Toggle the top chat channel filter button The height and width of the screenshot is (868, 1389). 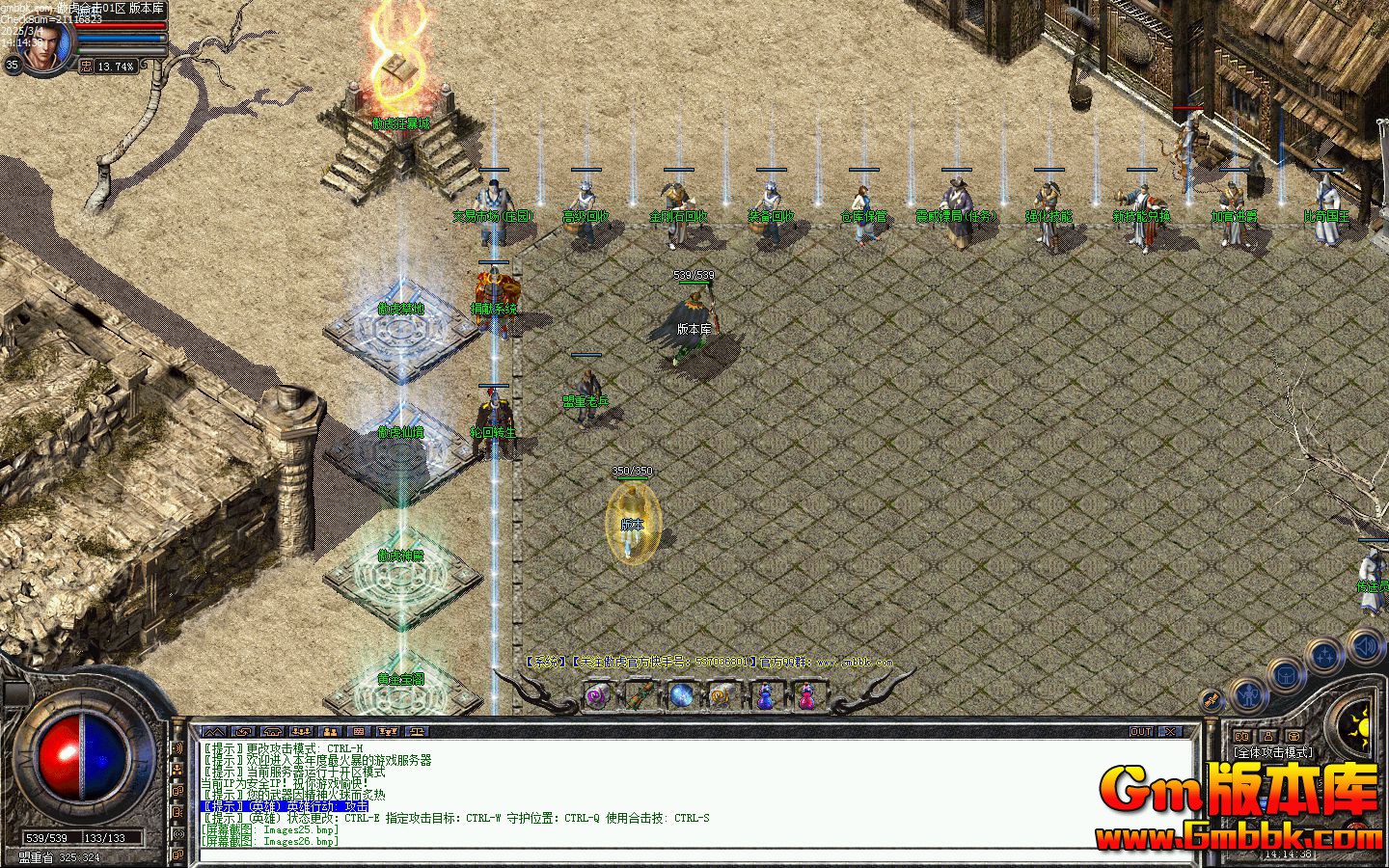(177, 748)
